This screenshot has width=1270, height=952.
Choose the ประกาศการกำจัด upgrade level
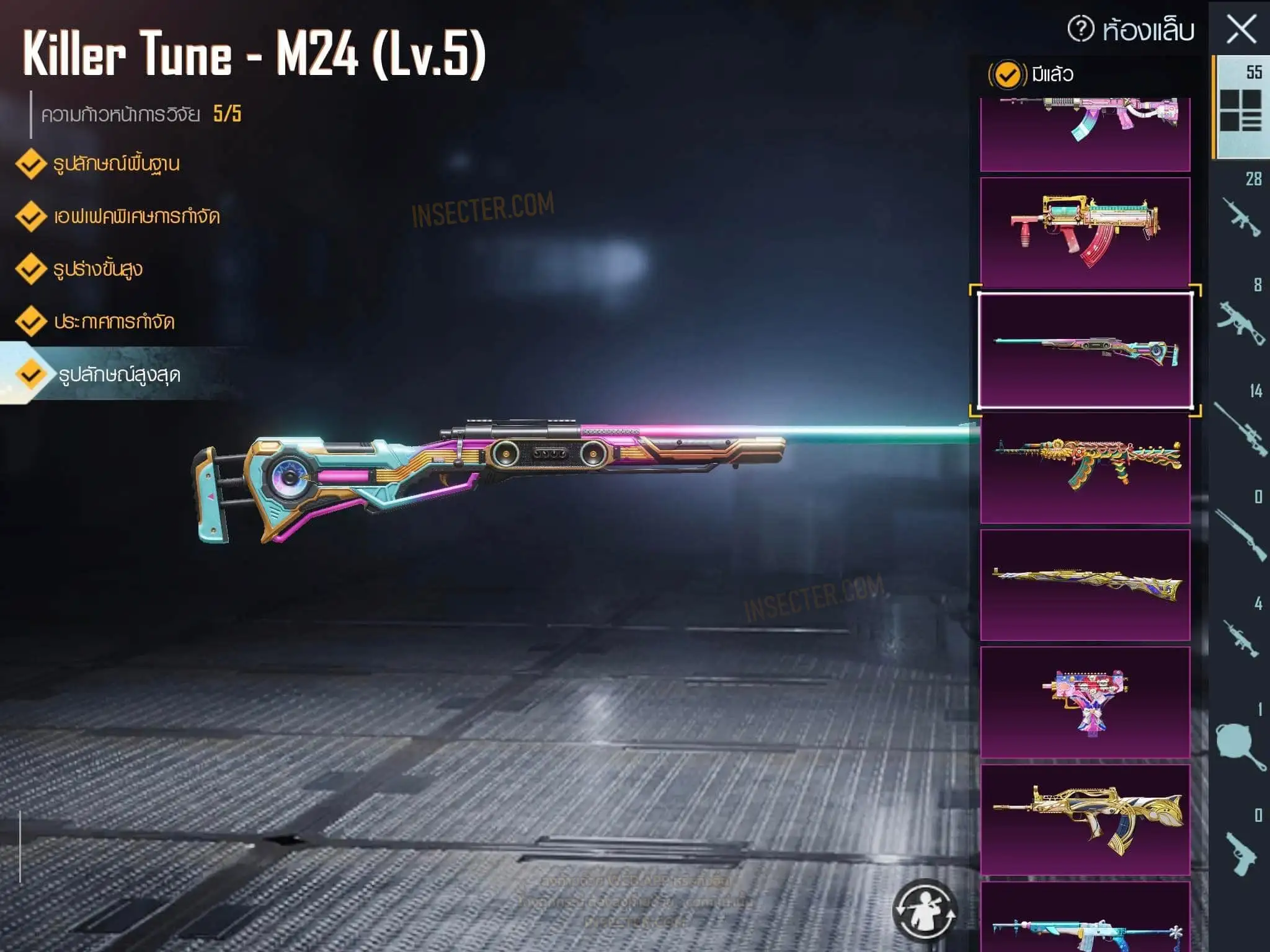[x=96, y=322]
